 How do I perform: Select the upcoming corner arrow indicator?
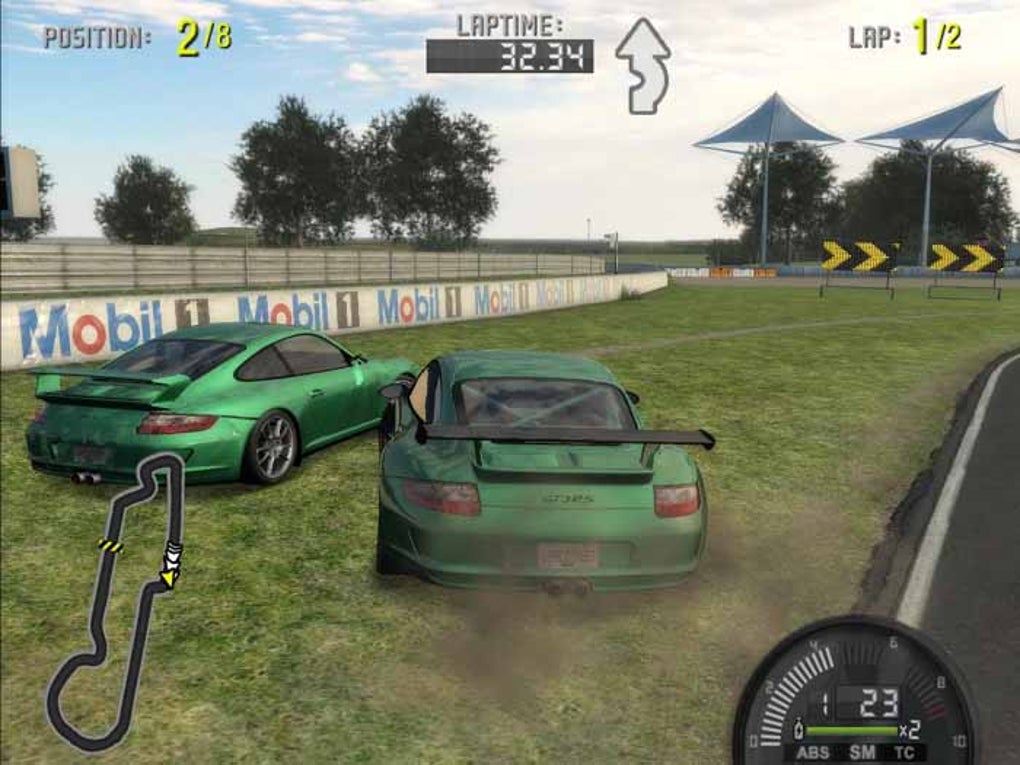coord(642,65)
